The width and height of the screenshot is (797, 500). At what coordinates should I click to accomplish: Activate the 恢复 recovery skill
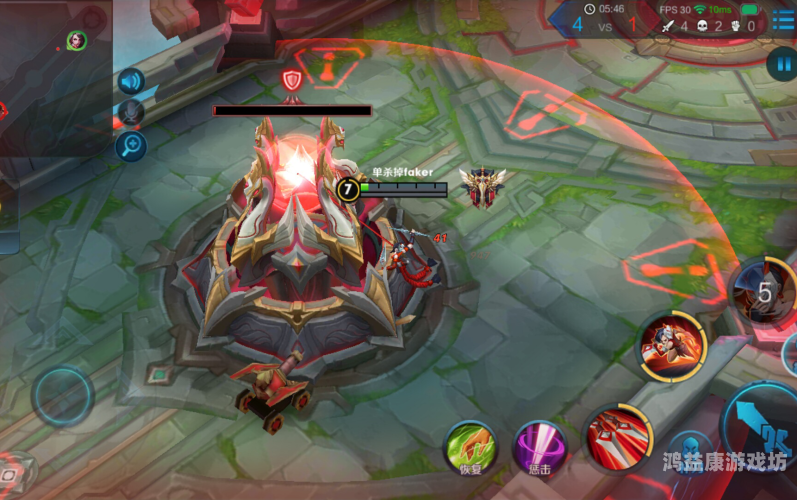470,447
